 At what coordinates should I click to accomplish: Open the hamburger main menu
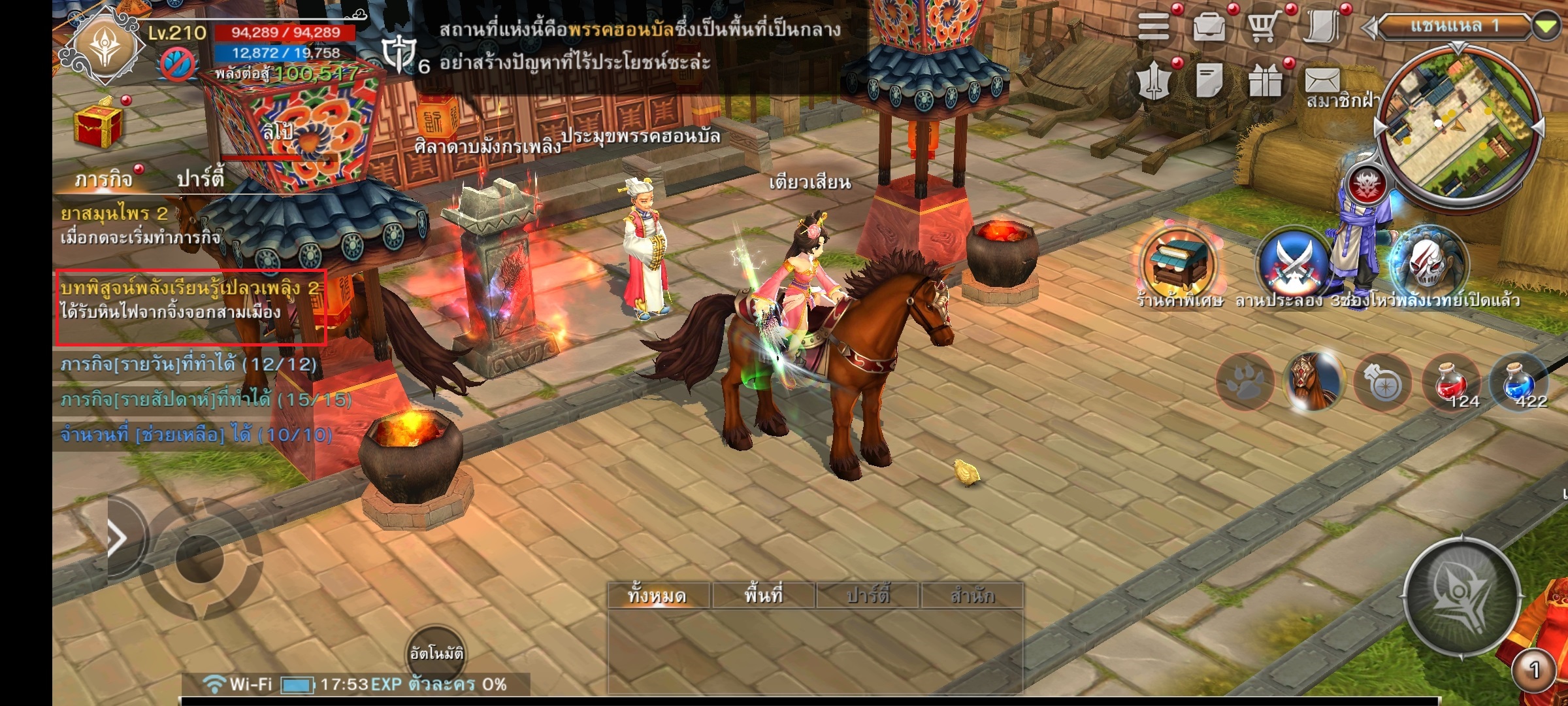click(x=1154, y=27)
